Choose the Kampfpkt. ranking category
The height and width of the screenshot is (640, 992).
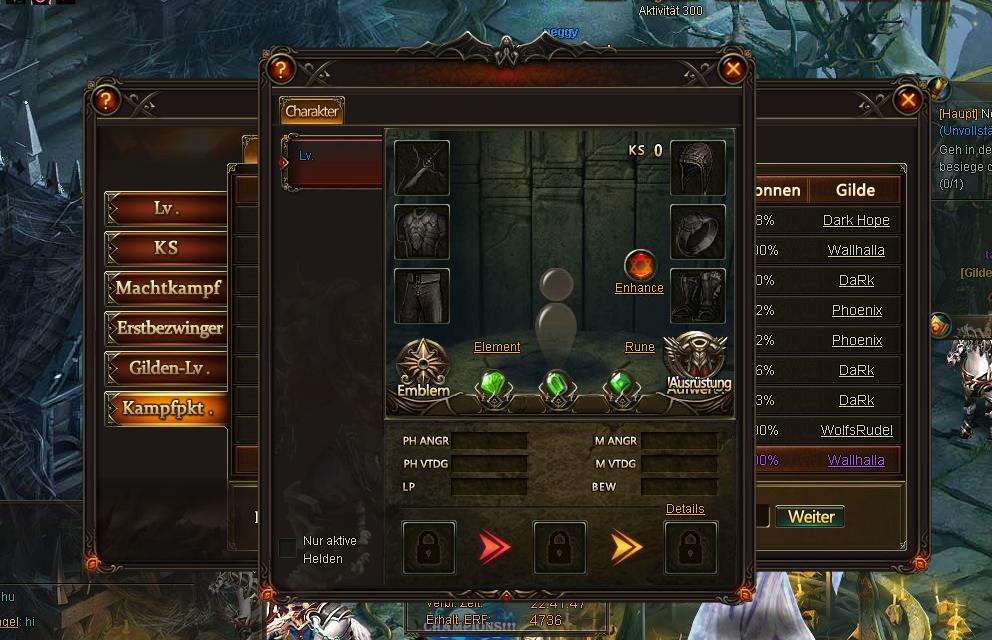tap(166, 408)
